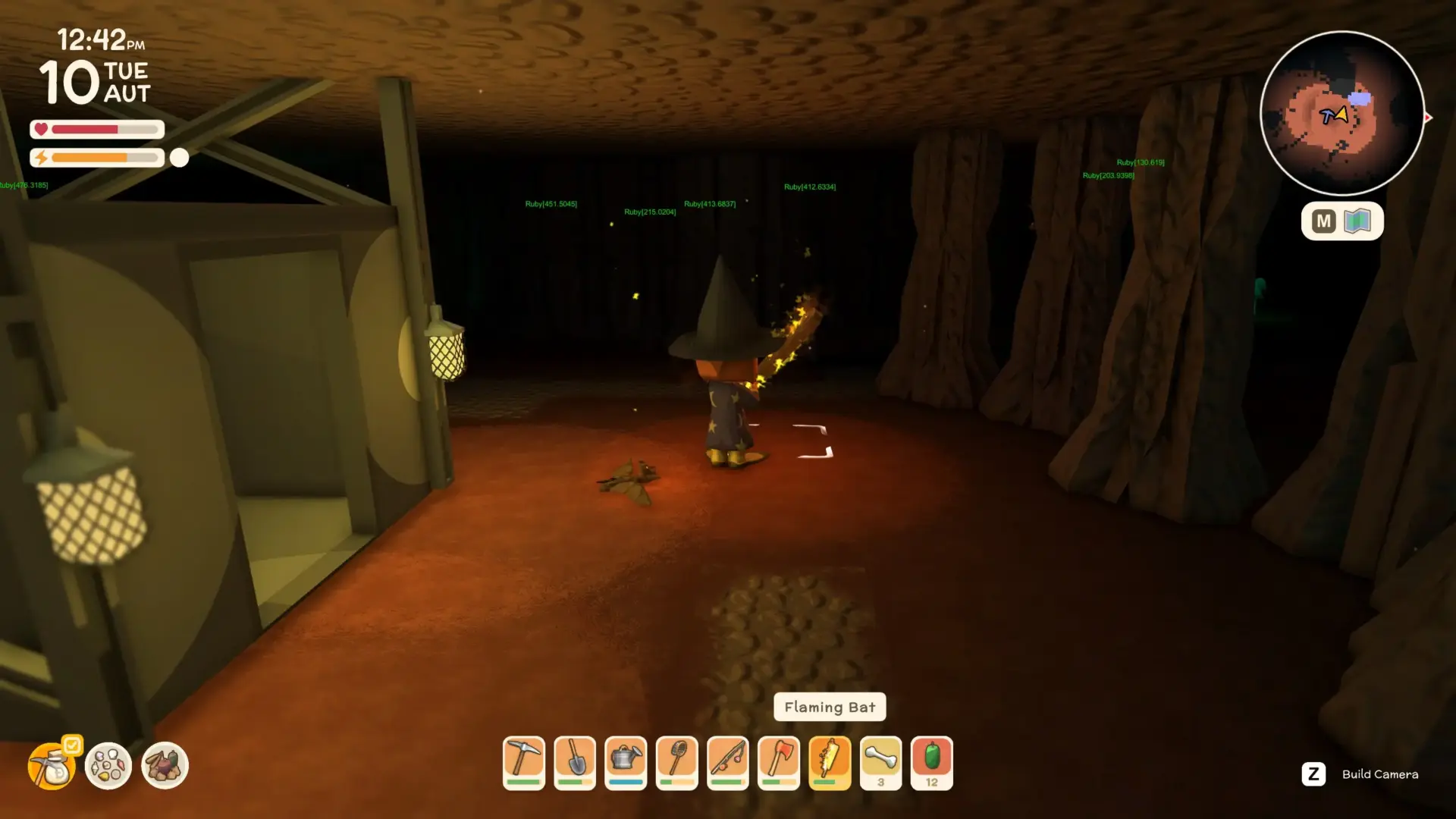
Task: Choose the bone item stack
Action: coord(880,762)
